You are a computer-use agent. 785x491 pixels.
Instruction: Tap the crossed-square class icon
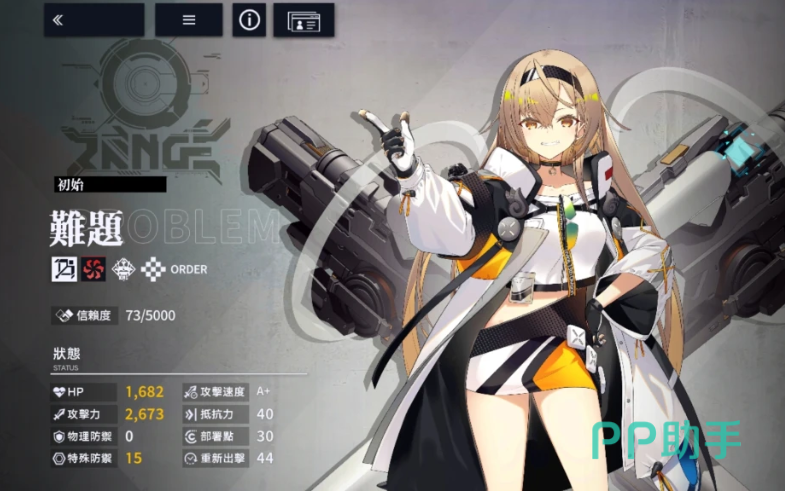65,268
